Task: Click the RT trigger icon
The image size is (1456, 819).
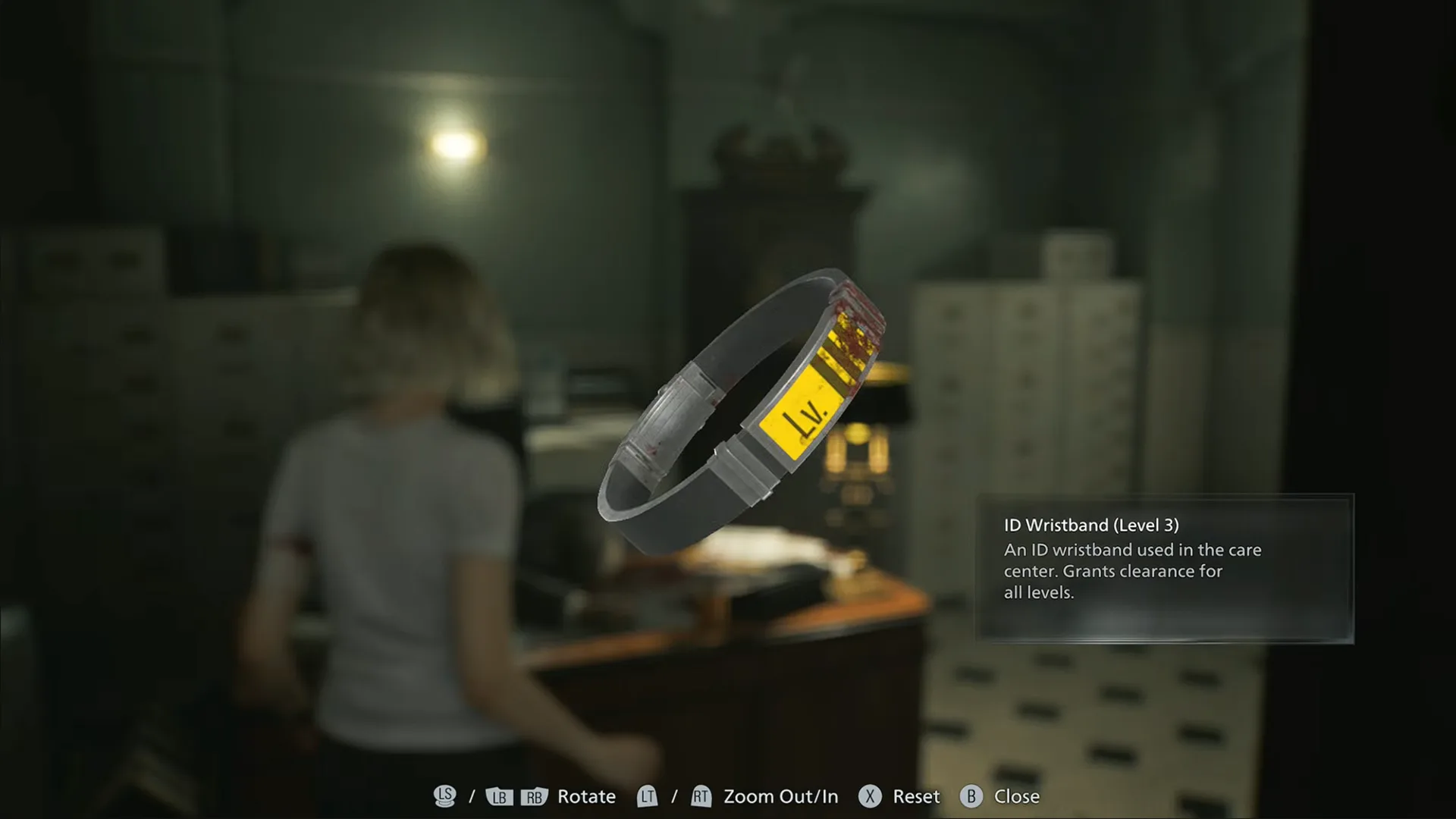Action: coord(701,796)
